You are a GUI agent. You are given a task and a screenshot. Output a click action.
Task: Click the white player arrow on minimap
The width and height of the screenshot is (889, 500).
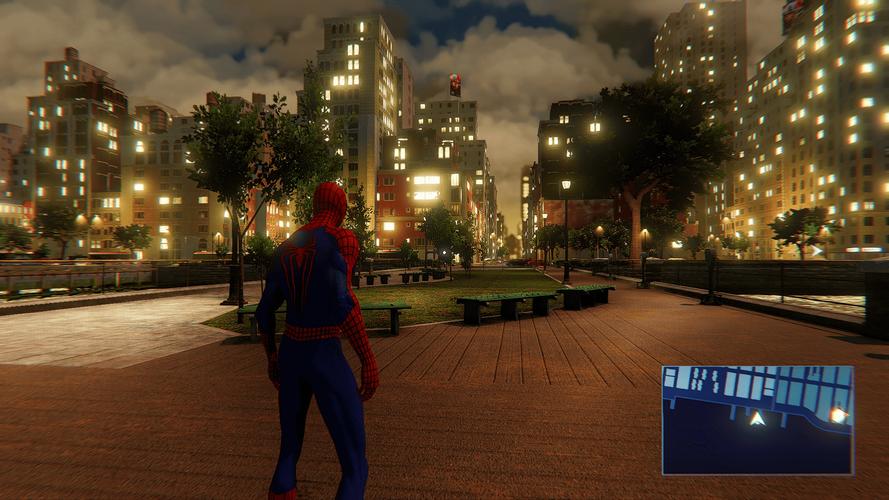click(758, 419)
